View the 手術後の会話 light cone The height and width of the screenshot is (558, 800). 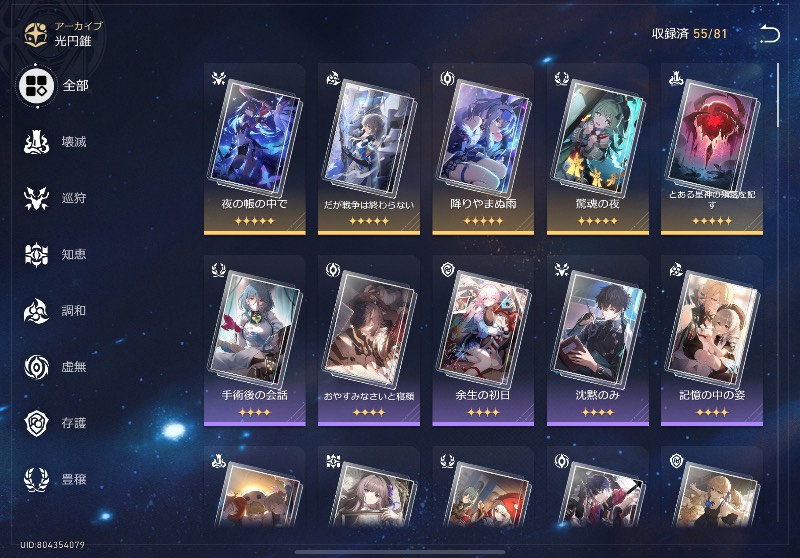pos(254,340)
